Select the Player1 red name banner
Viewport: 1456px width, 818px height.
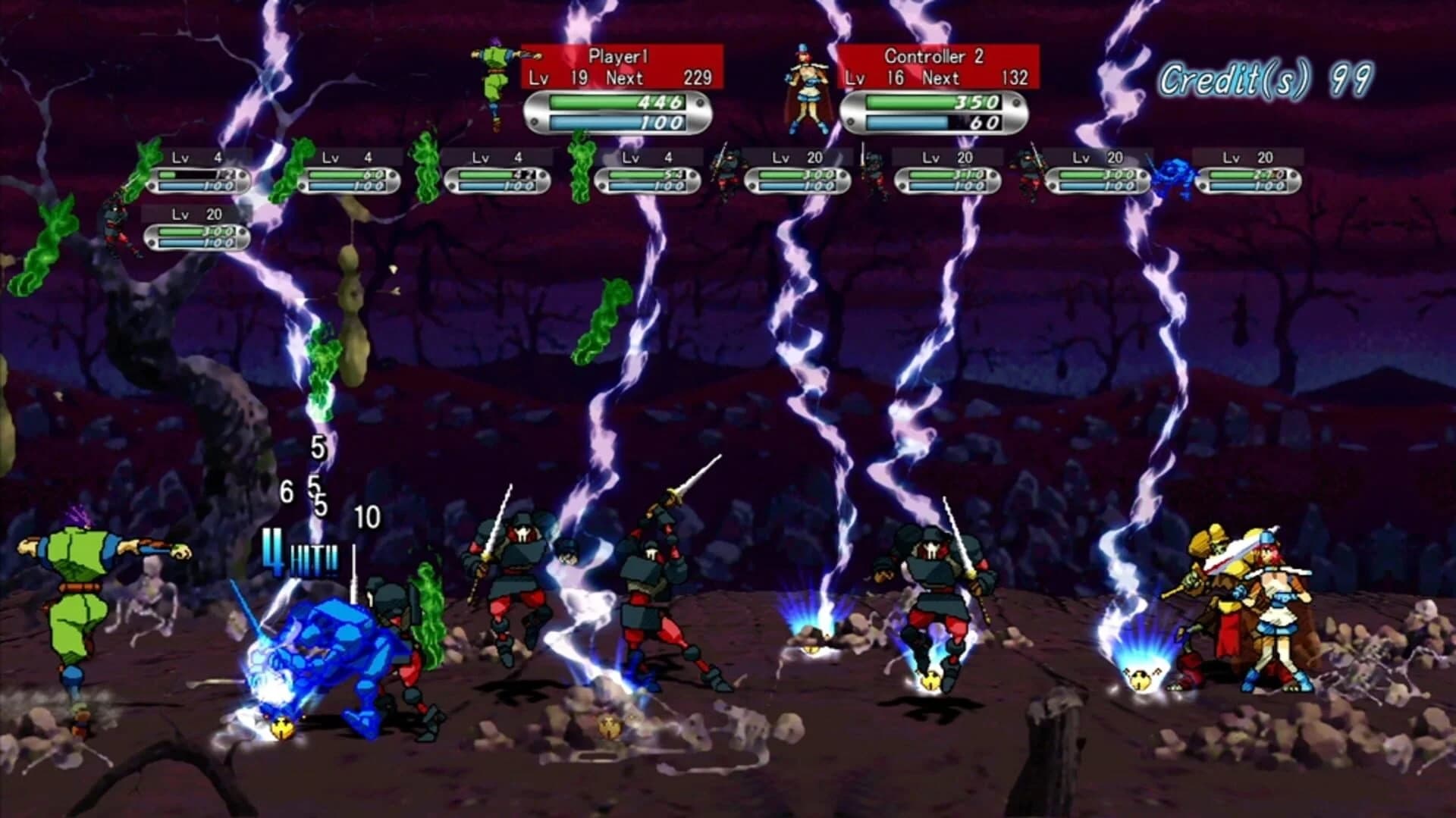tap(617, 55)
